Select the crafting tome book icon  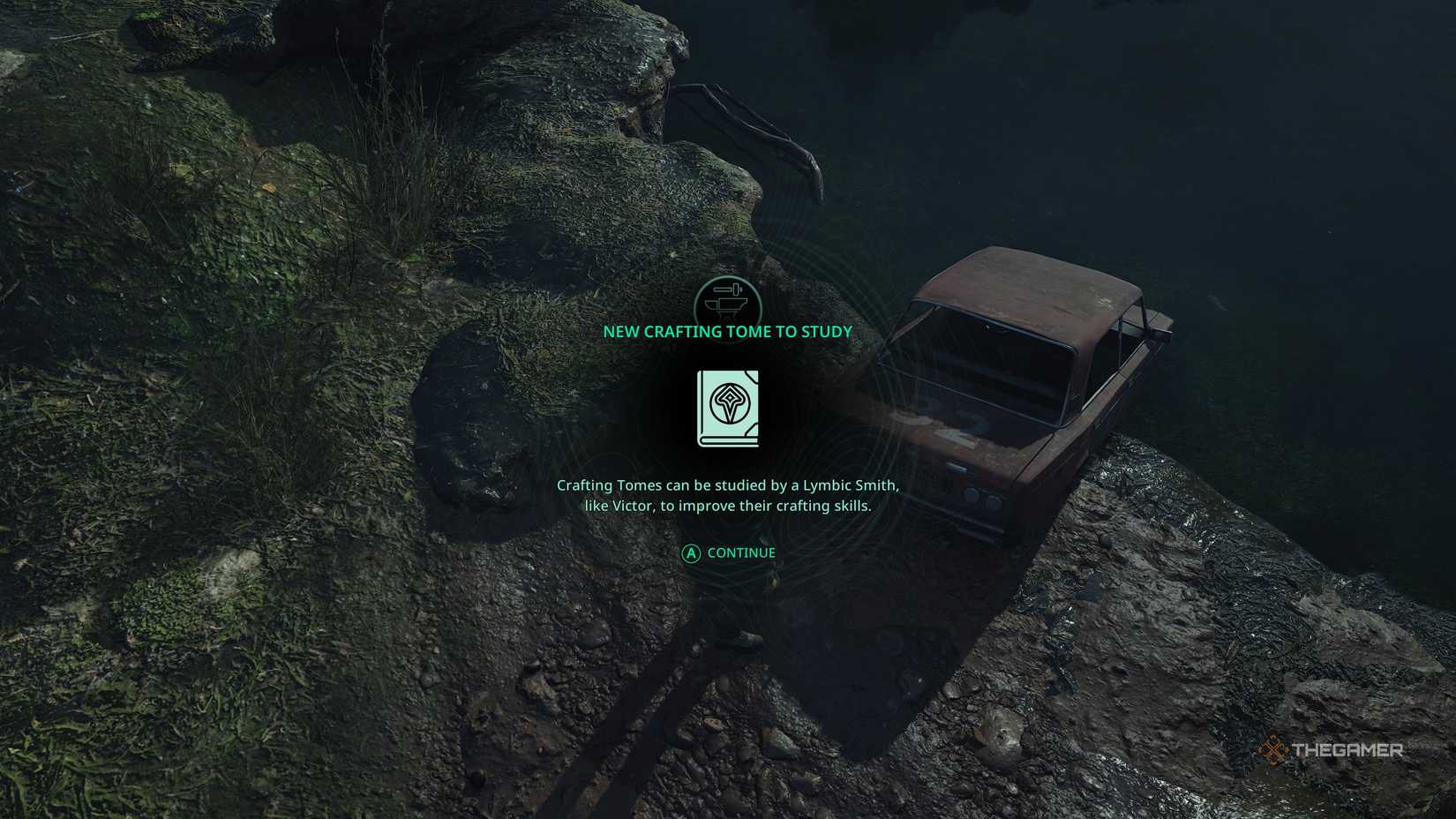[728, 409]
